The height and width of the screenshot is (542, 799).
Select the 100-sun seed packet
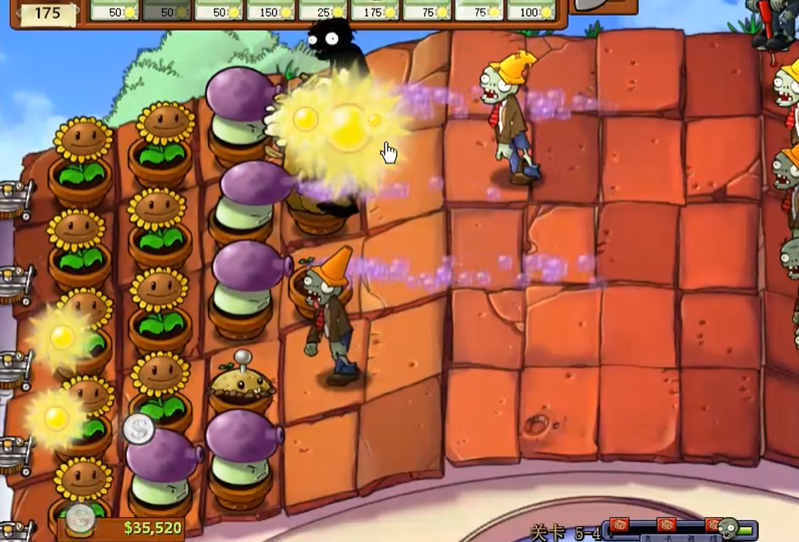[531, 10]
